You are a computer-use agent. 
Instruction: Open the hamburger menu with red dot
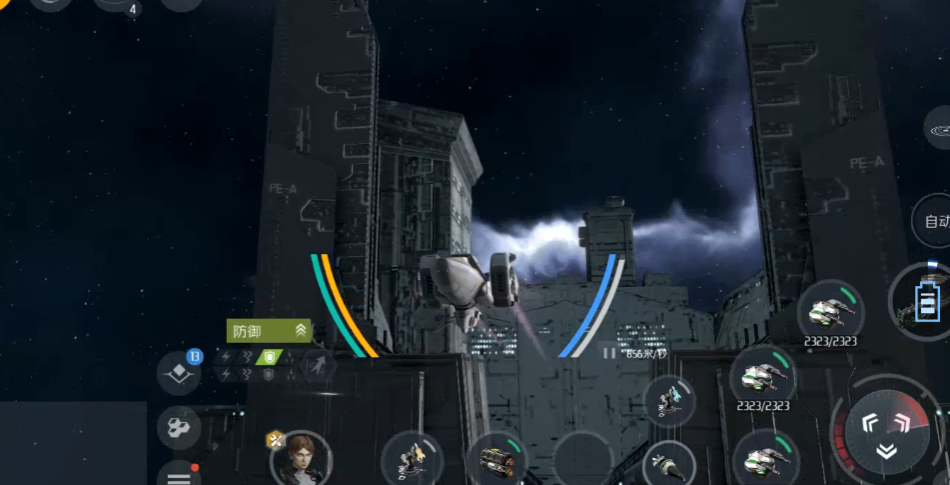(179, 475)
